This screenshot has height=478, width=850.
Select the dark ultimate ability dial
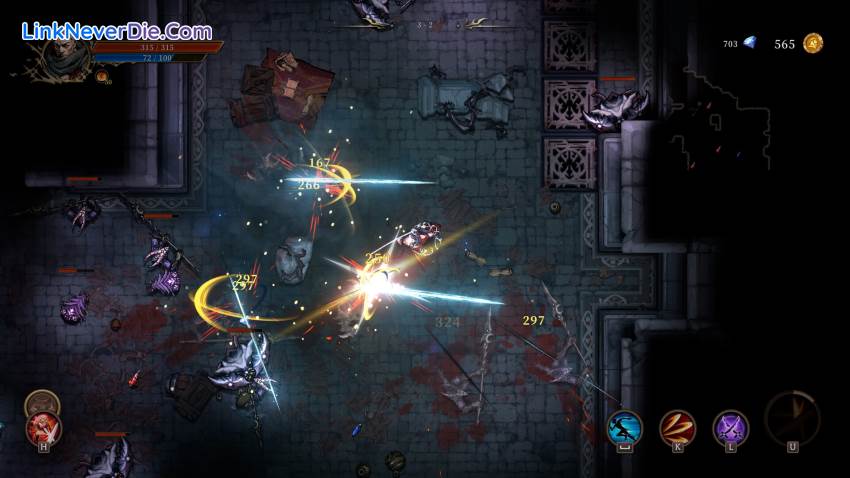coord(792,418)
